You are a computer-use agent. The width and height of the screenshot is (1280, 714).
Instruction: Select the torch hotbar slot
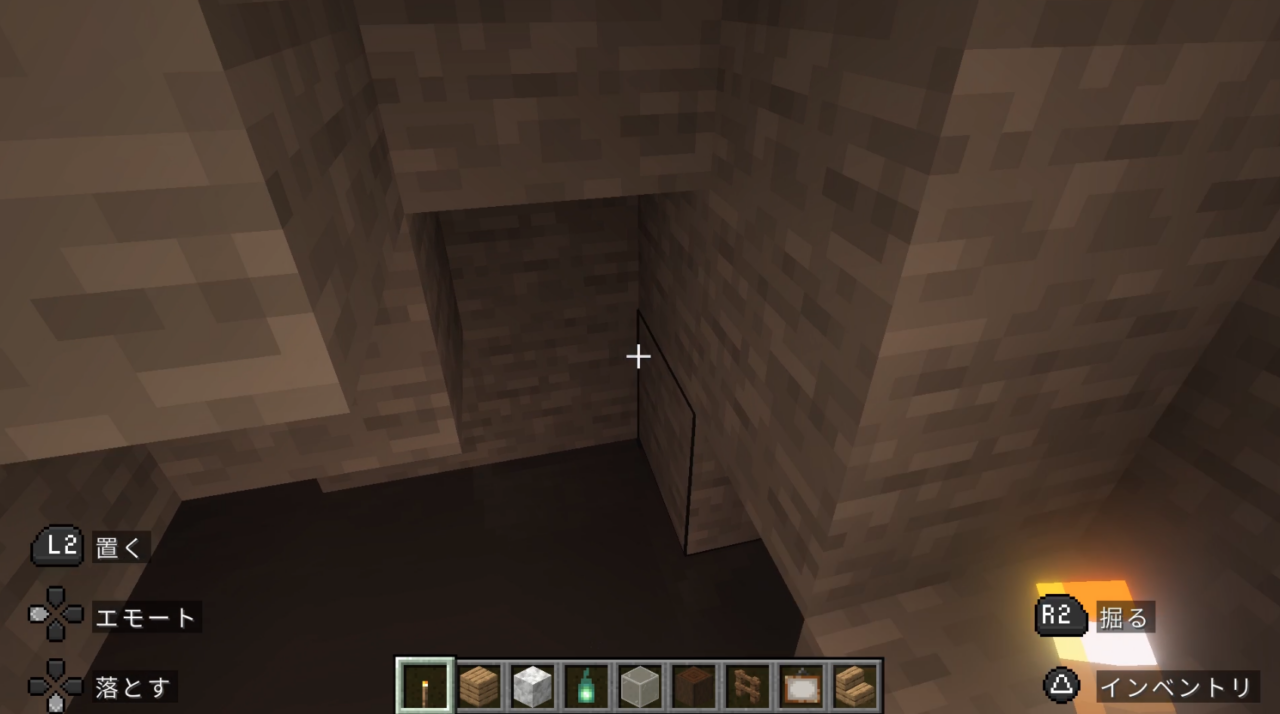(x=426, y=686)
